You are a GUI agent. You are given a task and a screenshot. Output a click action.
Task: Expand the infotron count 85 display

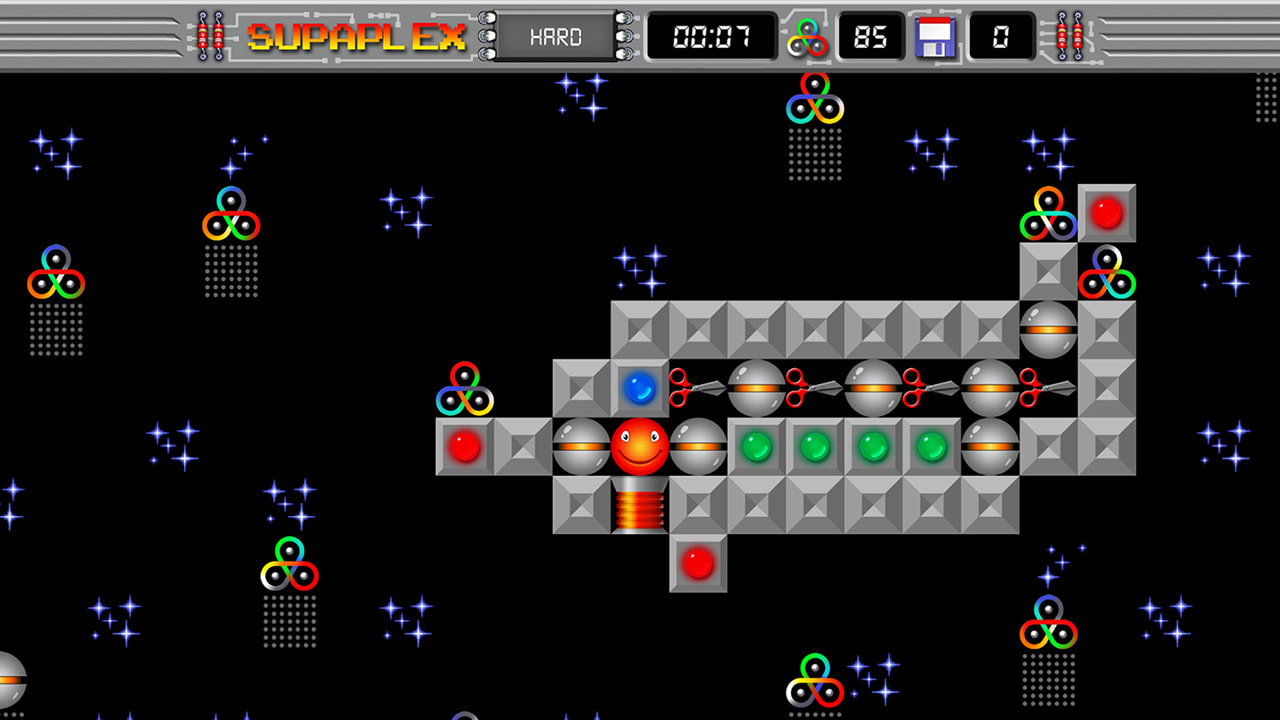point(869,37)
